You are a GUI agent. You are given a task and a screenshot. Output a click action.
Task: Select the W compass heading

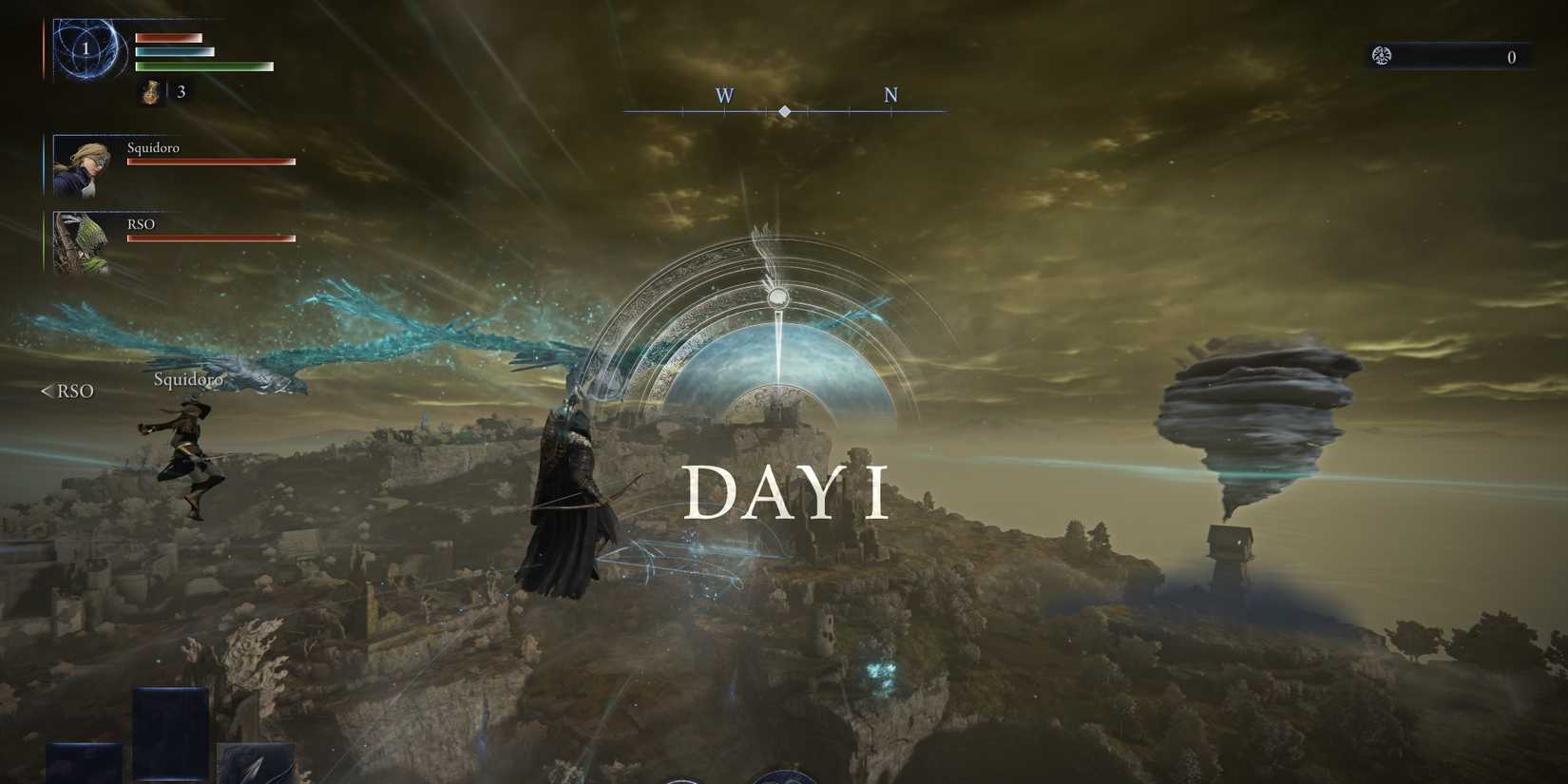pos(724,95)
